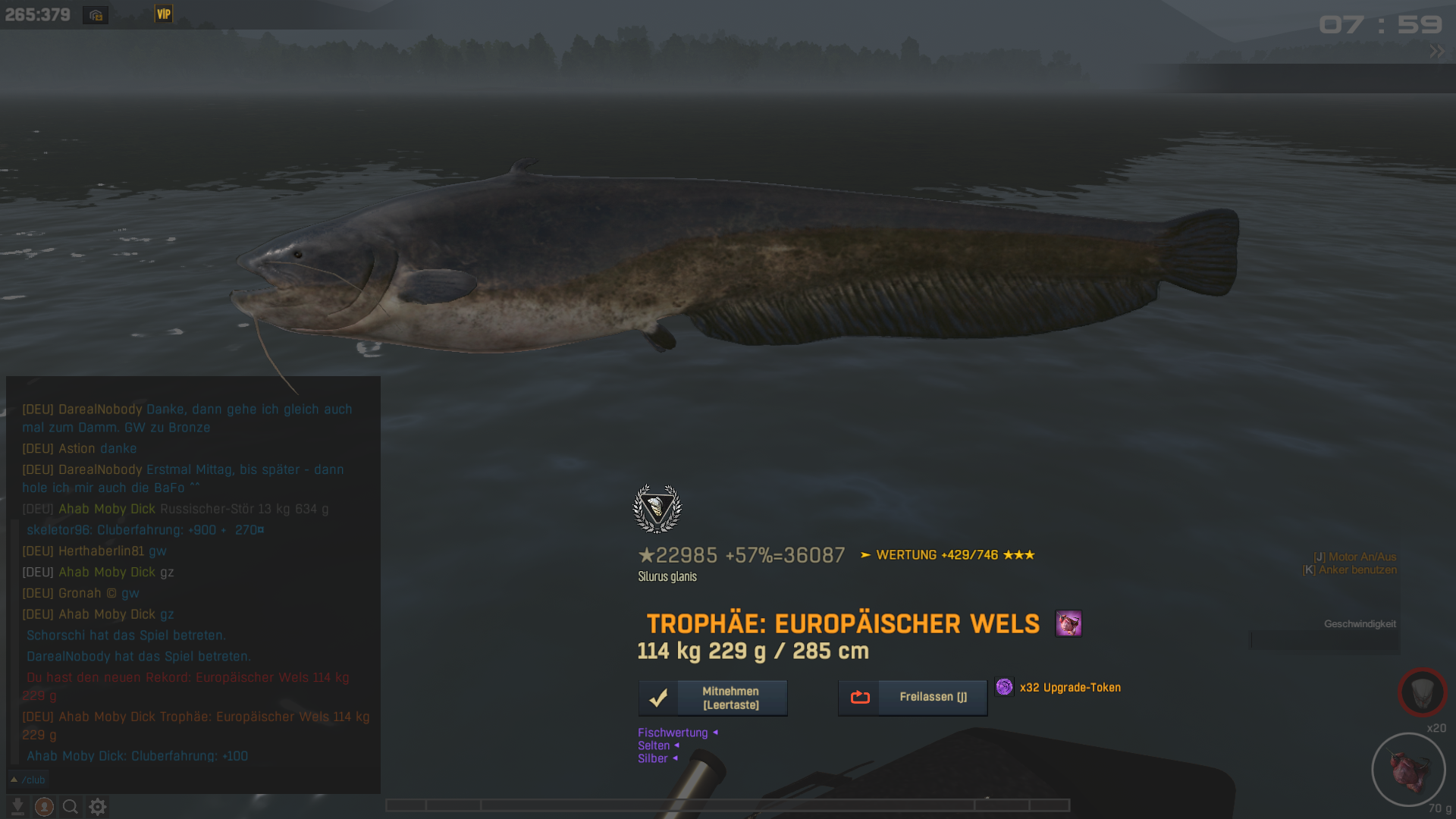Click the laurel trophy badge above the score
Image resolution: width=1456 pixels, height=819 pixels.
pos(657,508)
